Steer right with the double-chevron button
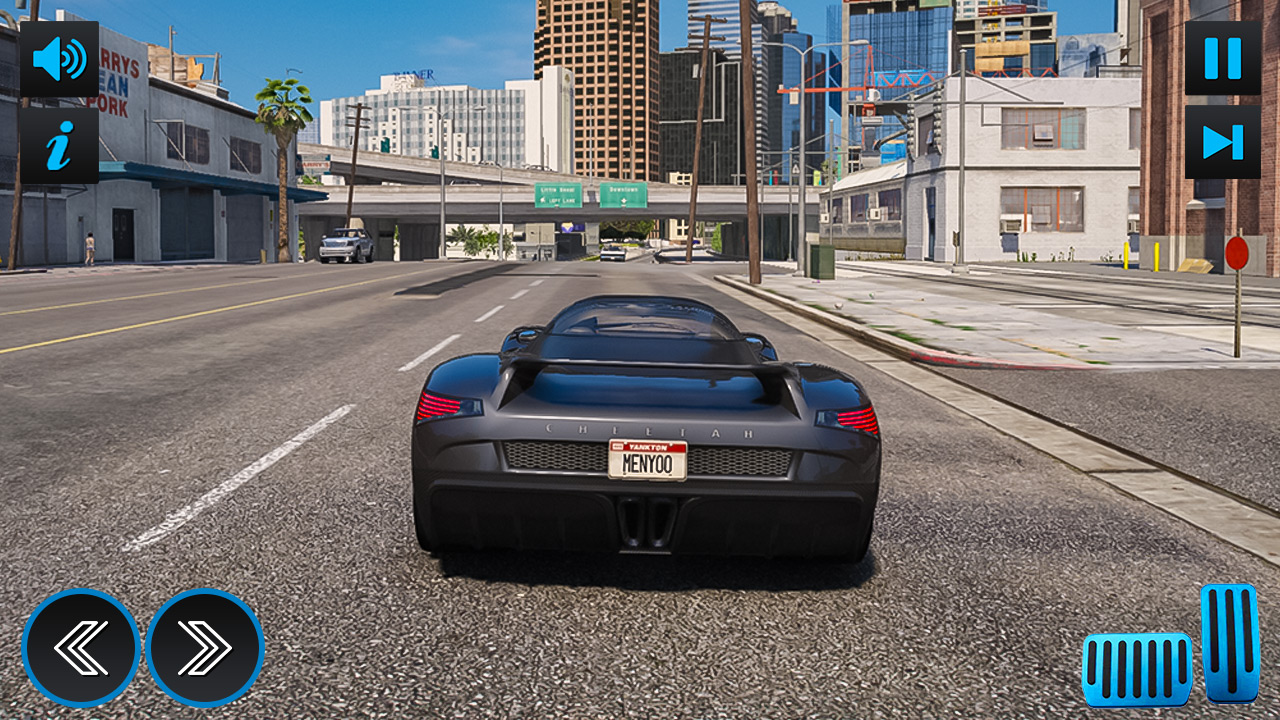Viewport: 1280px width, 720px height. click(x=202, y=647)
